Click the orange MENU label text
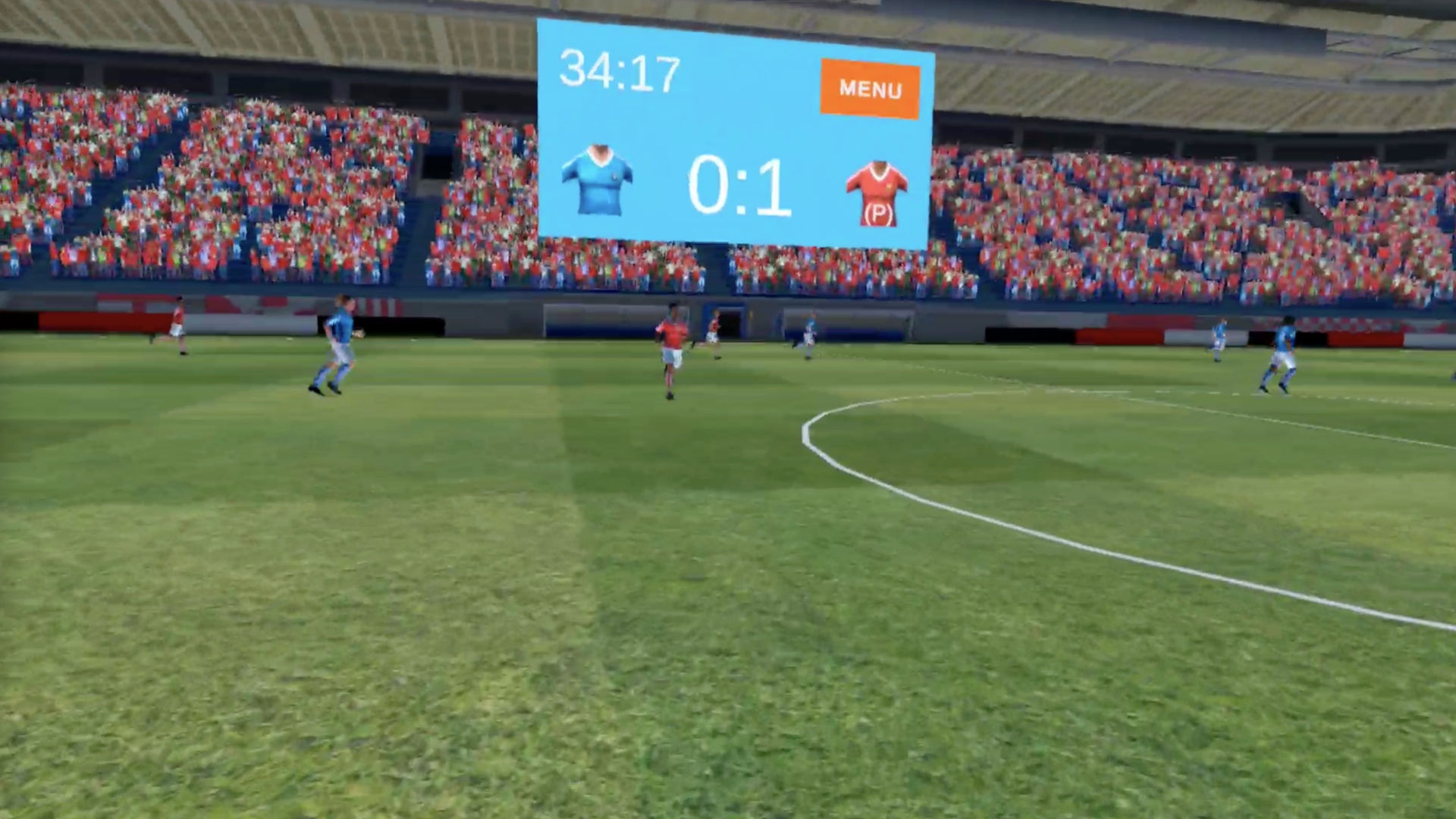The image size is (1456, 819). click(869, 89)
